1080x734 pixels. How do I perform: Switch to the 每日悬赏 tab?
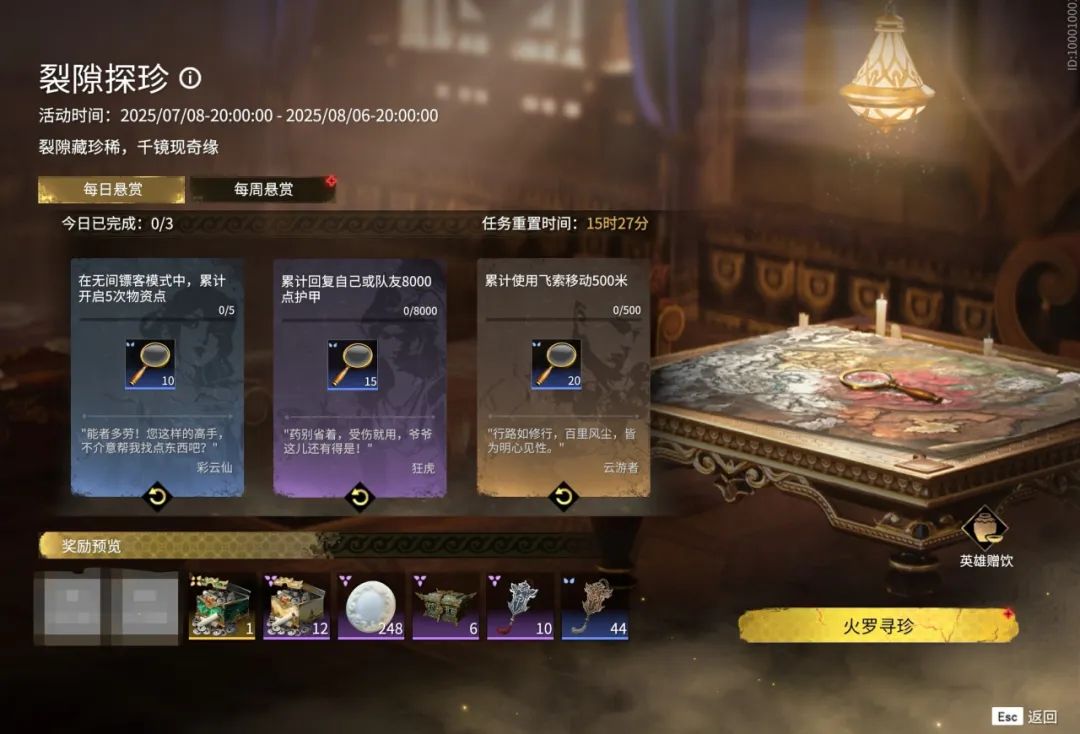pyautogui.click(x=111, y=189)
